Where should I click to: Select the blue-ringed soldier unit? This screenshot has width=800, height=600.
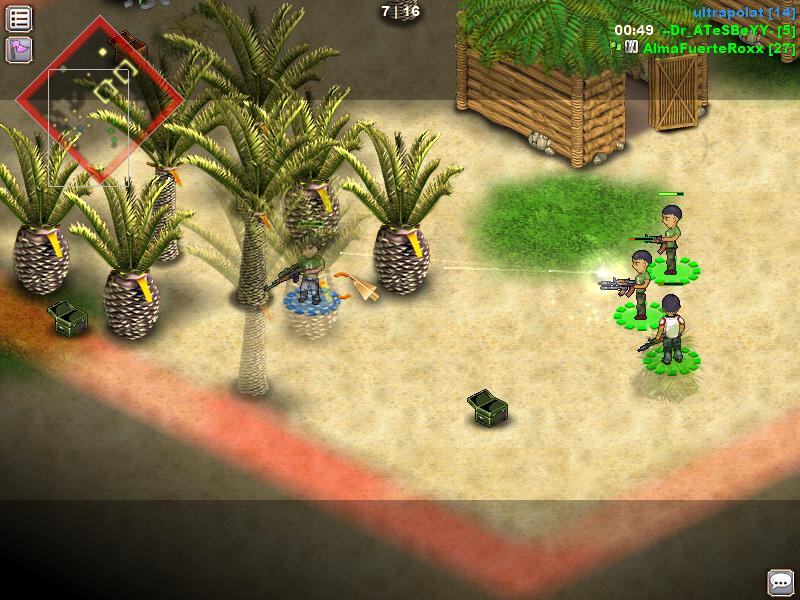[x=312, y=275]
